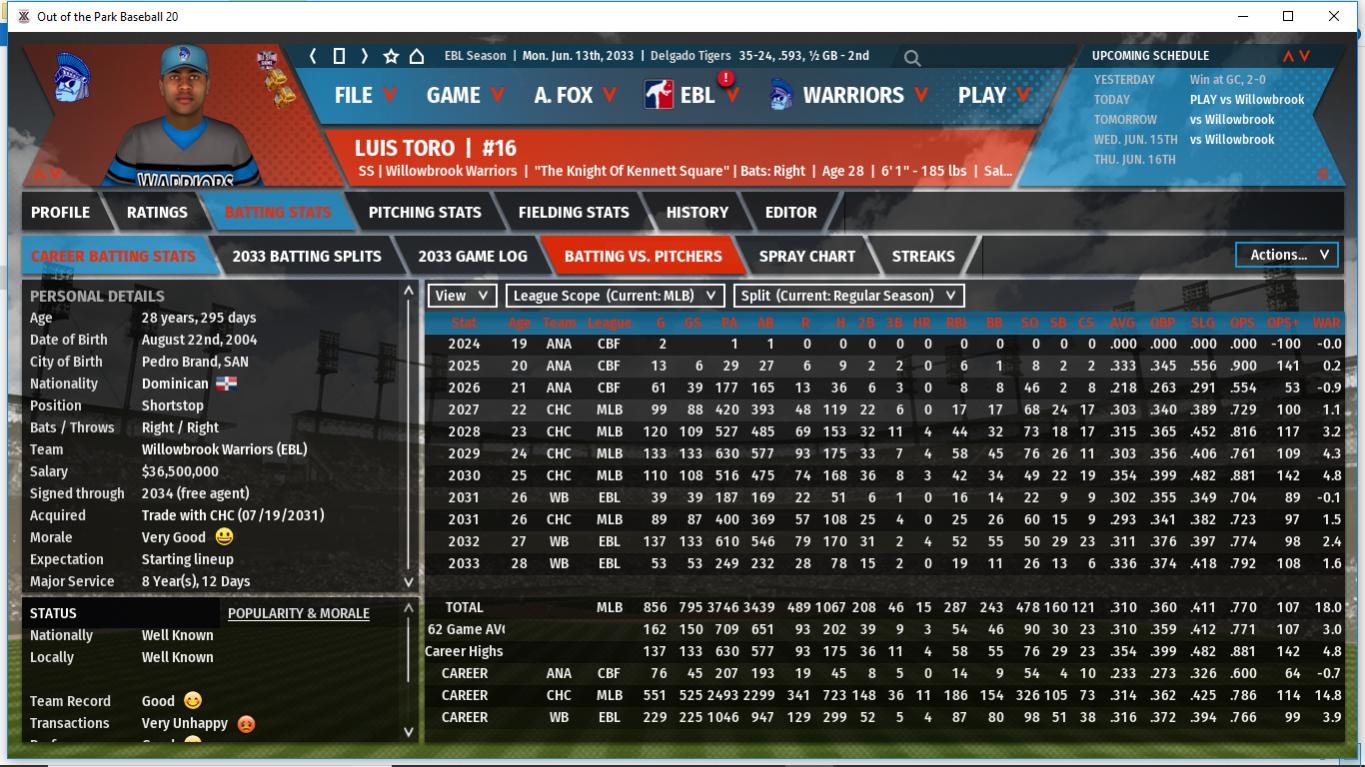Open the GAME menu
The width and height of the screenshot is (1365, 767).
tap(465, 95)
